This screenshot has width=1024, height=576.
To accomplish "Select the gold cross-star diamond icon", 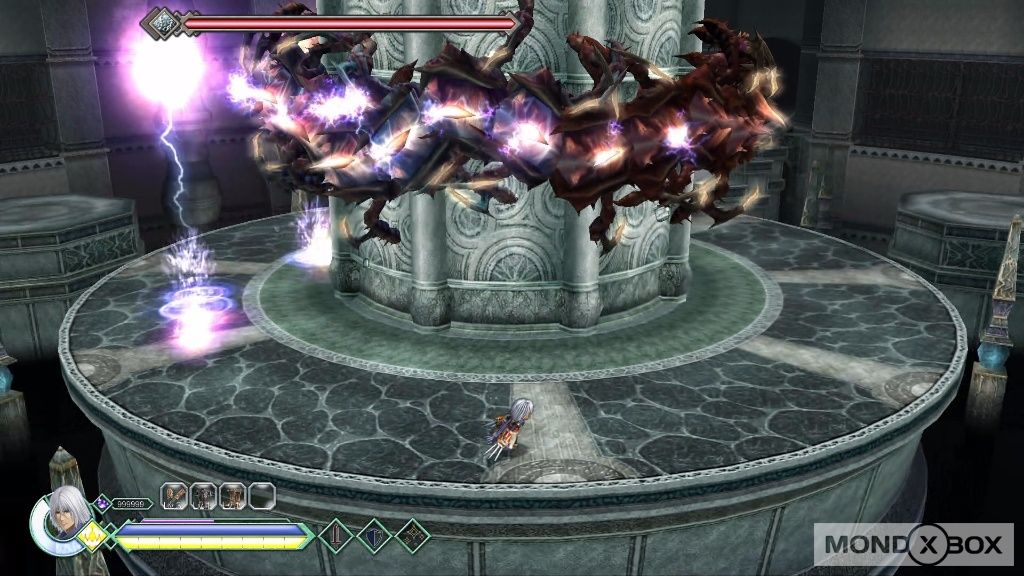I will click(x=412, y=536).
